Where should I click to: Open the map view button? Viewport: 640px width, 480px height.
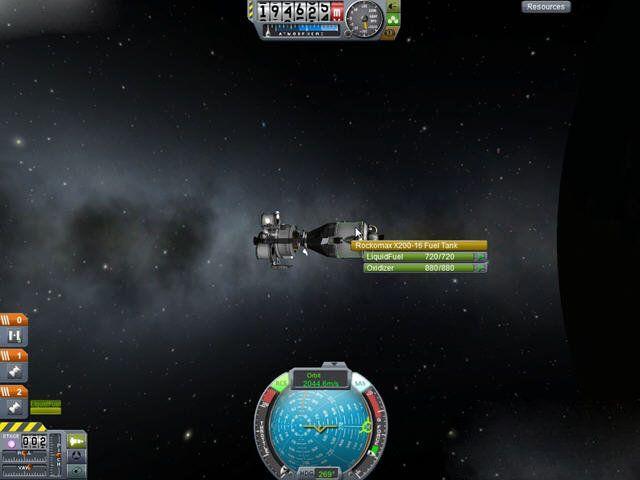[77, 470]
